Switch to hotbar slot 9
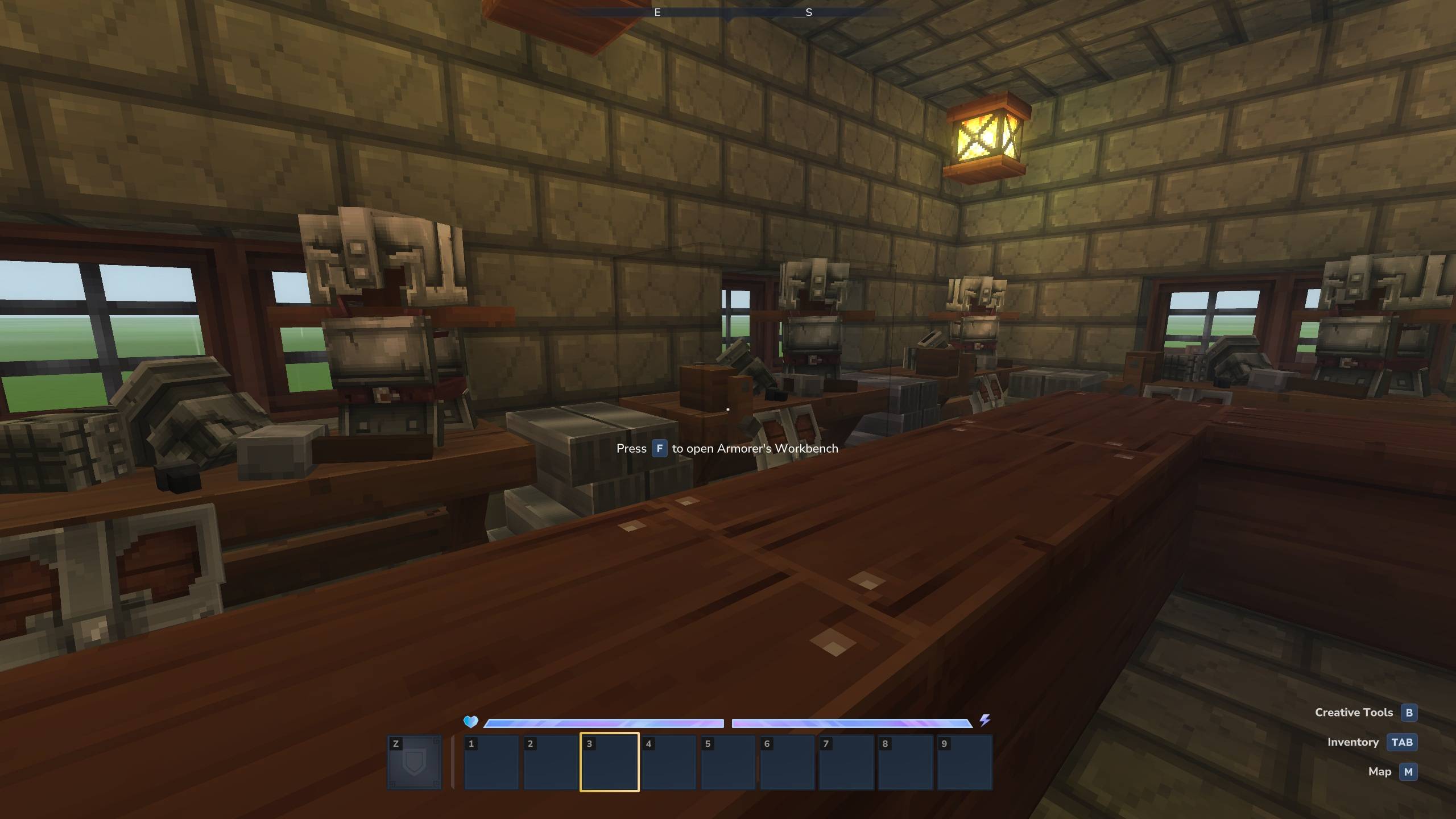The height and width of the screenshot is (819, 1456). point(965,762)
